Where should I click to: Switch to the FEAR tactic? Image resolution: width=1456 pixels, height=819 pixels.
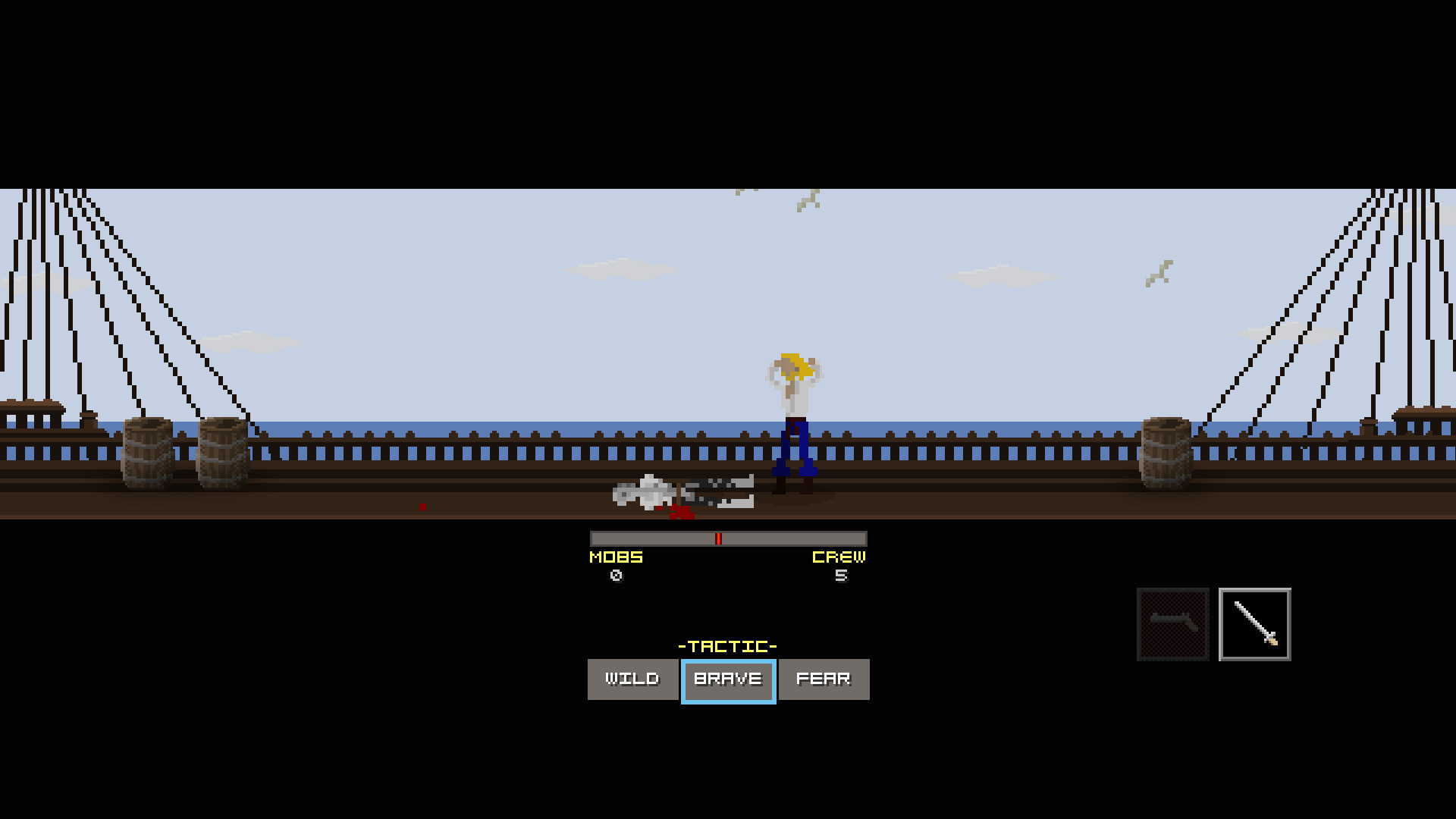[824, 679]
